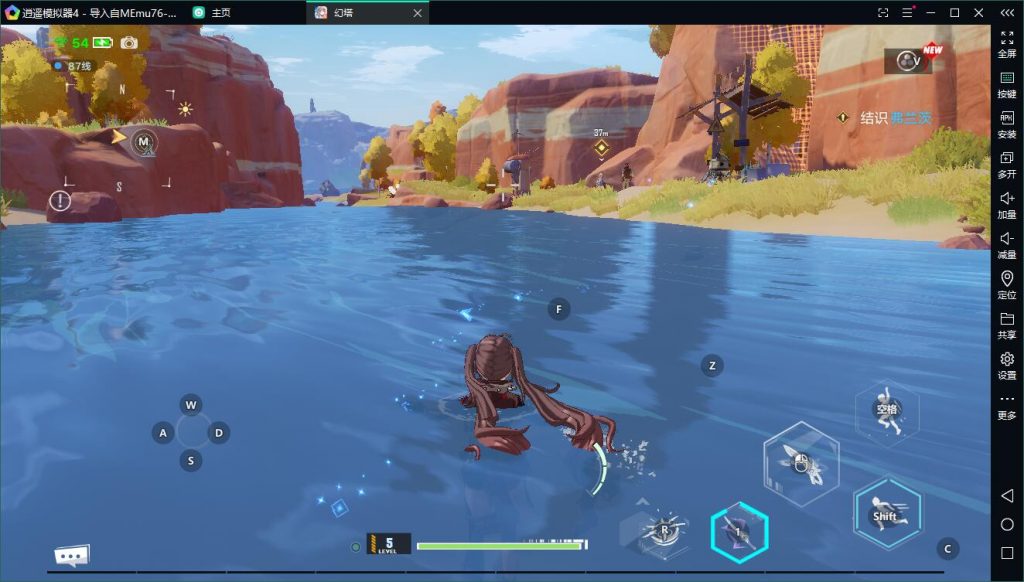Tap the Shift dodge button
The width and height of the screenshot is (1024, 582).
pos(886,512)
